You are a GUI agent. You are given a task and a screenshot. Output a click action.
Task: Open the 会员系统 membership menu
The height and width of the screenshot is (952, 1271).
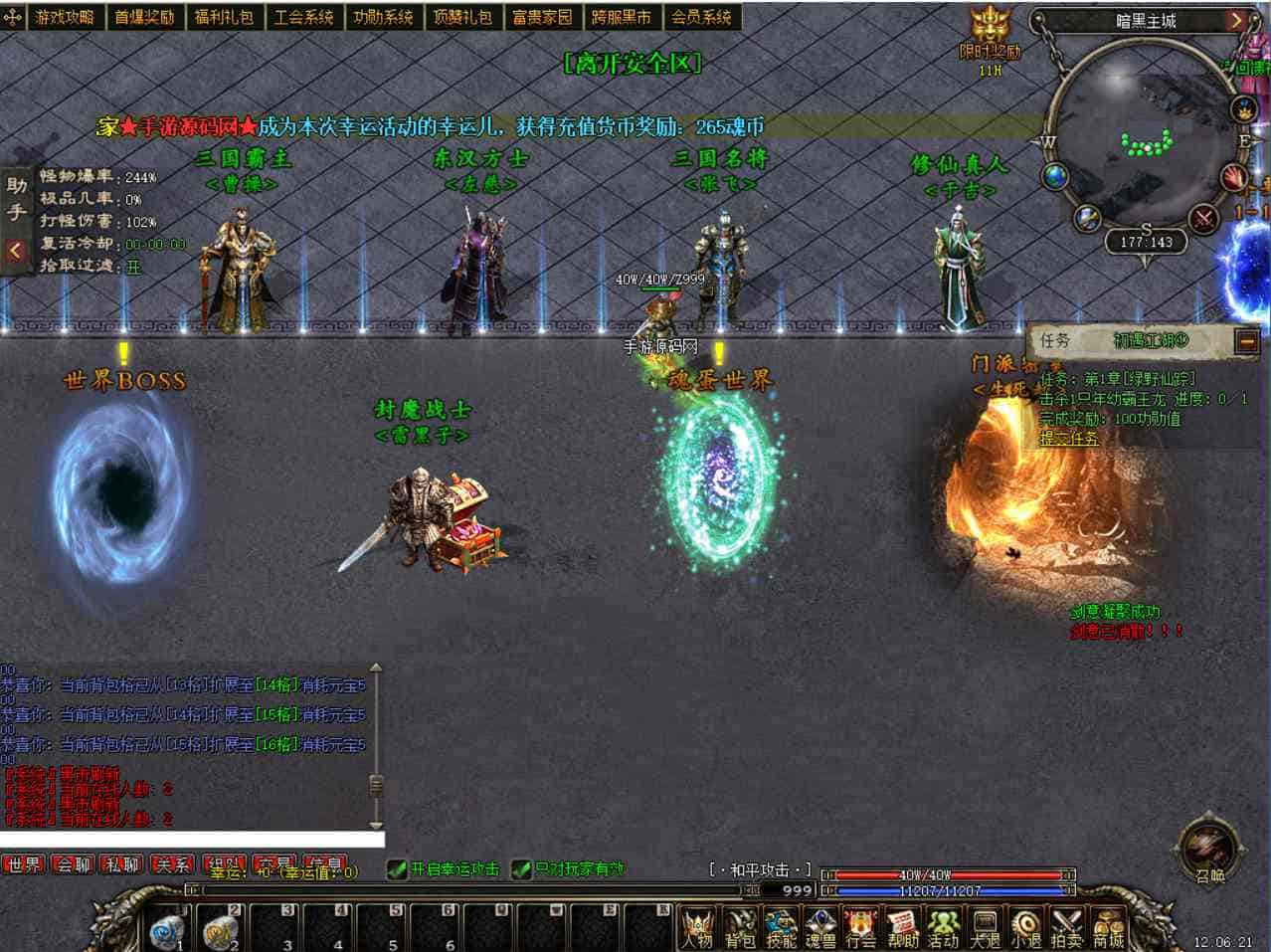coord(701,17)
